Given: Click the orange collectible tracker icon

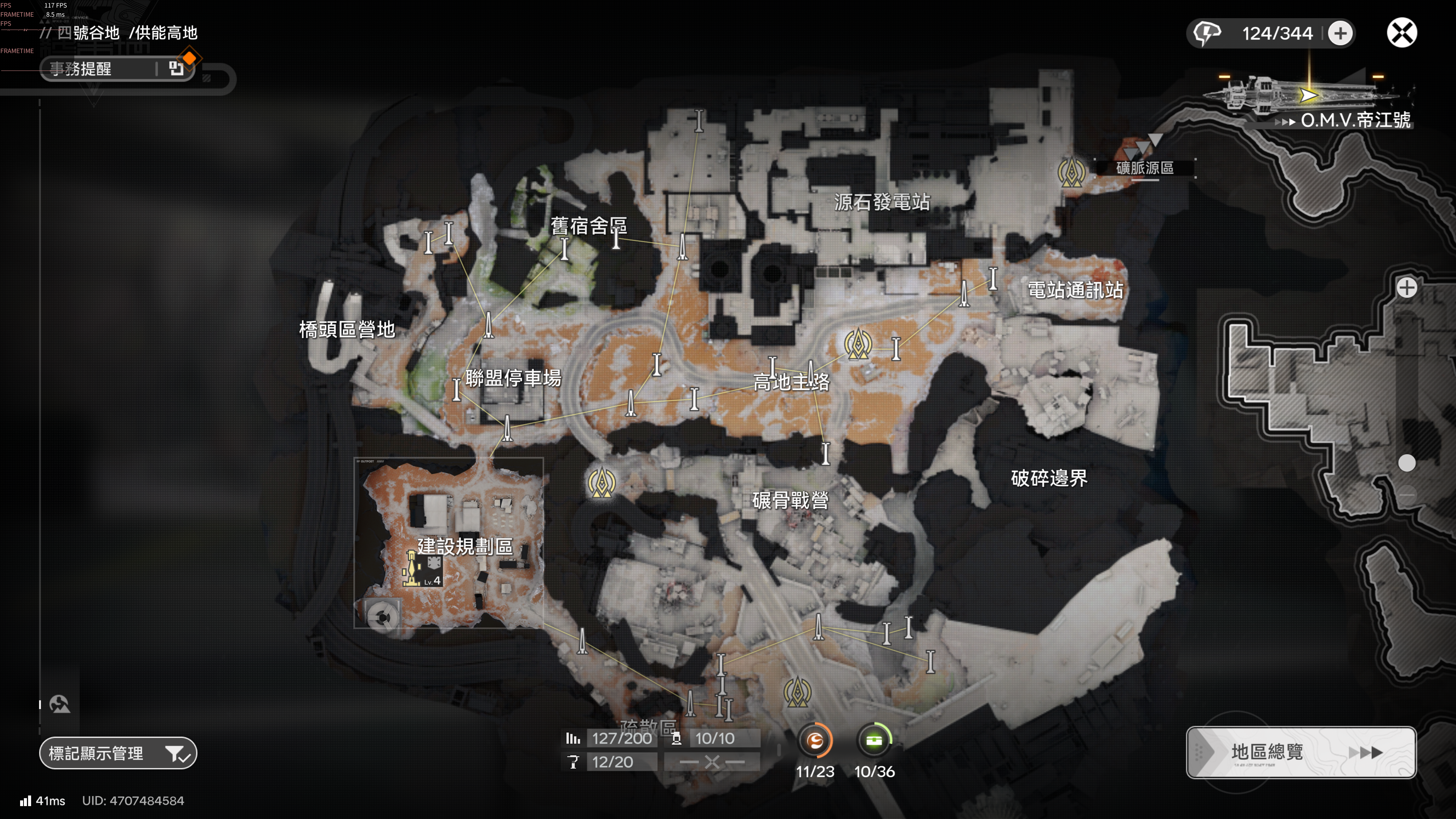Looking at the screenshot, I should point(814,740).
